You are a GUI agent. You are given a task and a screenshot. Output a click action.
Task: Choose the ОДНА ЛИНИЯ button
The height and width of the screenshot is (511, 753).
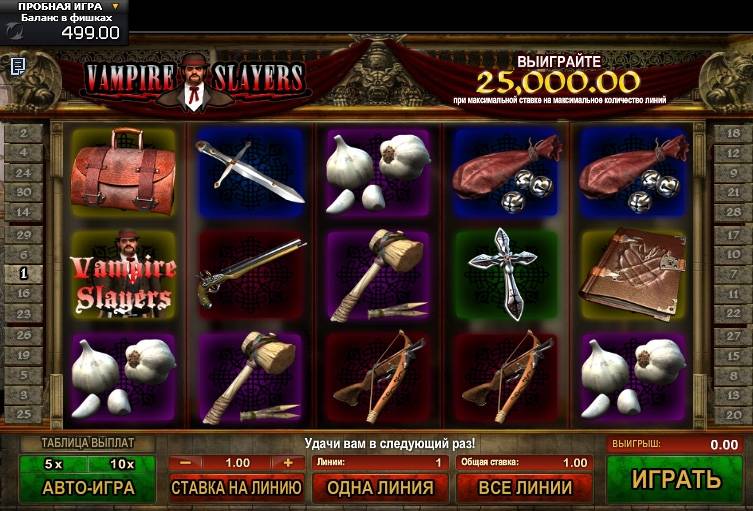(380, 488)
